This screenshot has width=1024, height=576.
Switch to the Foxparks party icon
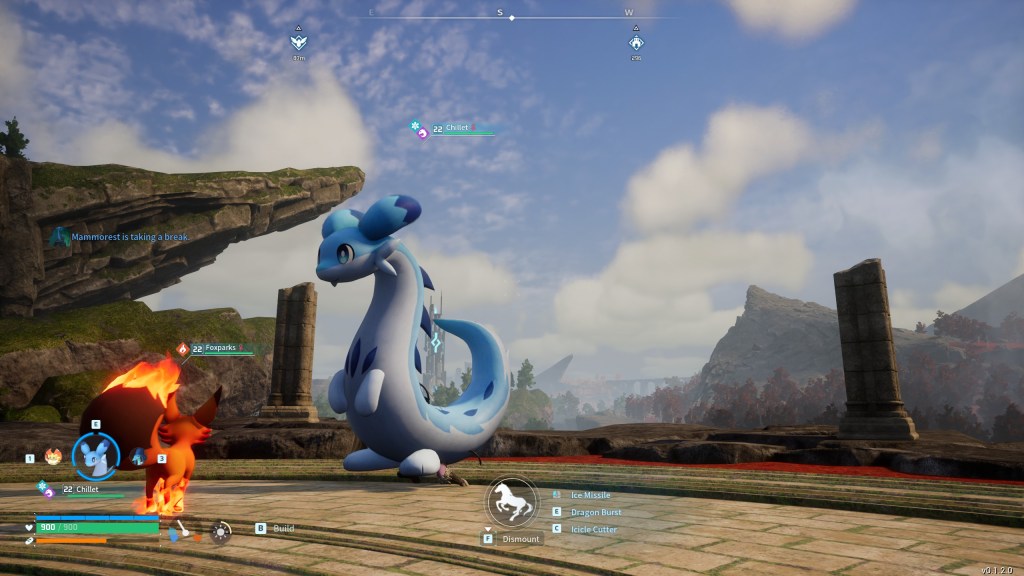point(53,457)
